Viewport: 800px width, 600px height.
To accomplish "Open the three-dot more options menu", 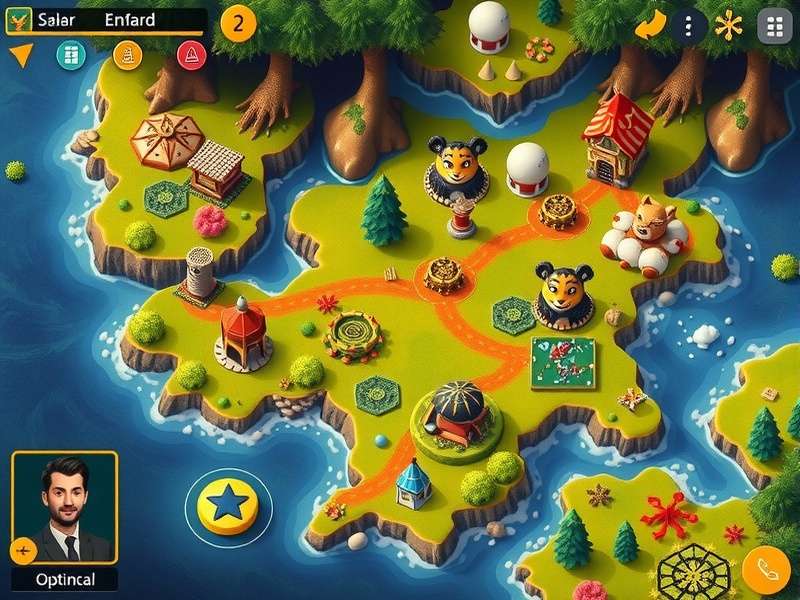I will [688, 26].
